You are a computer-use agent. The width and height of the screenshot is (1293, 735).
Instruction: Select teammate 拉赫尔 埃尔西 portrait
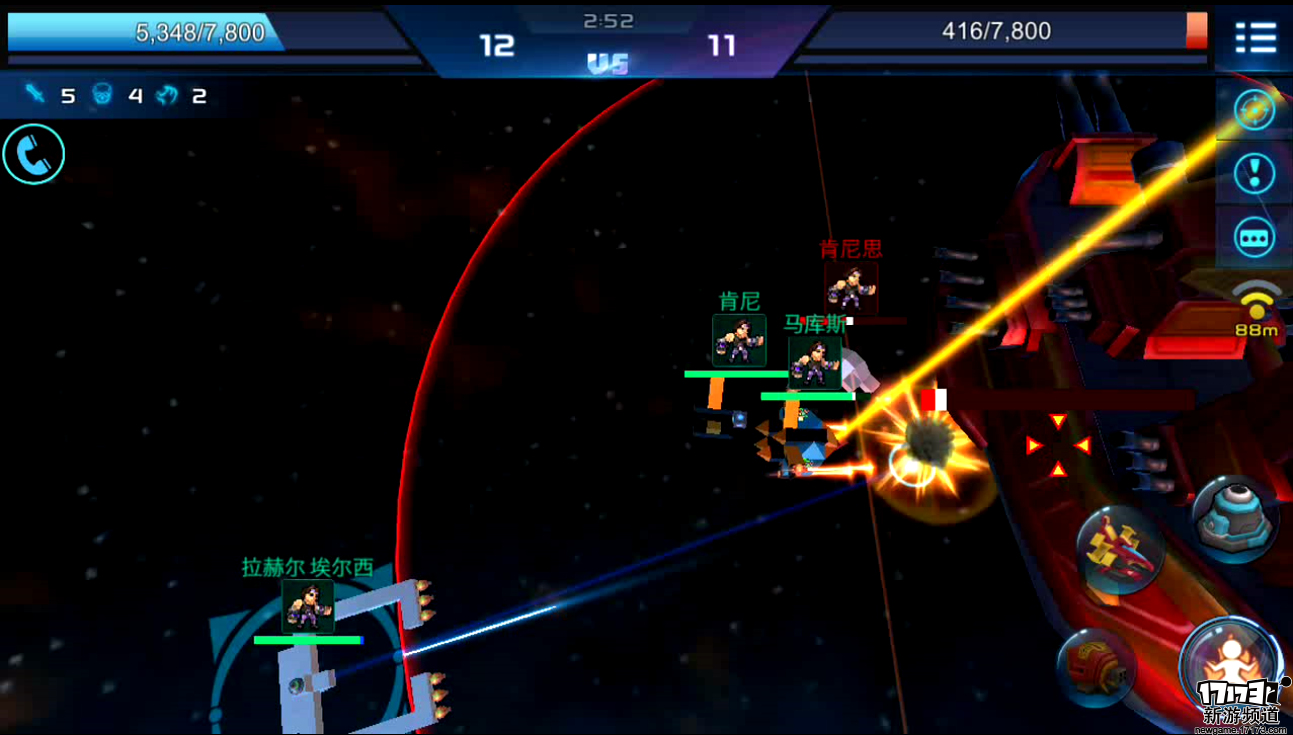[x=307, y=606]
